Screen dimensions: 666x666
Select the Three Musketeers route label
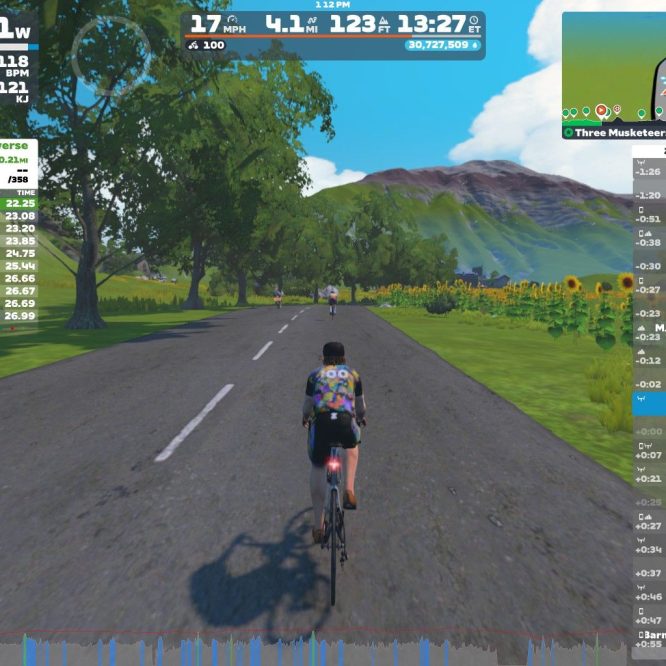coord(614,132)
